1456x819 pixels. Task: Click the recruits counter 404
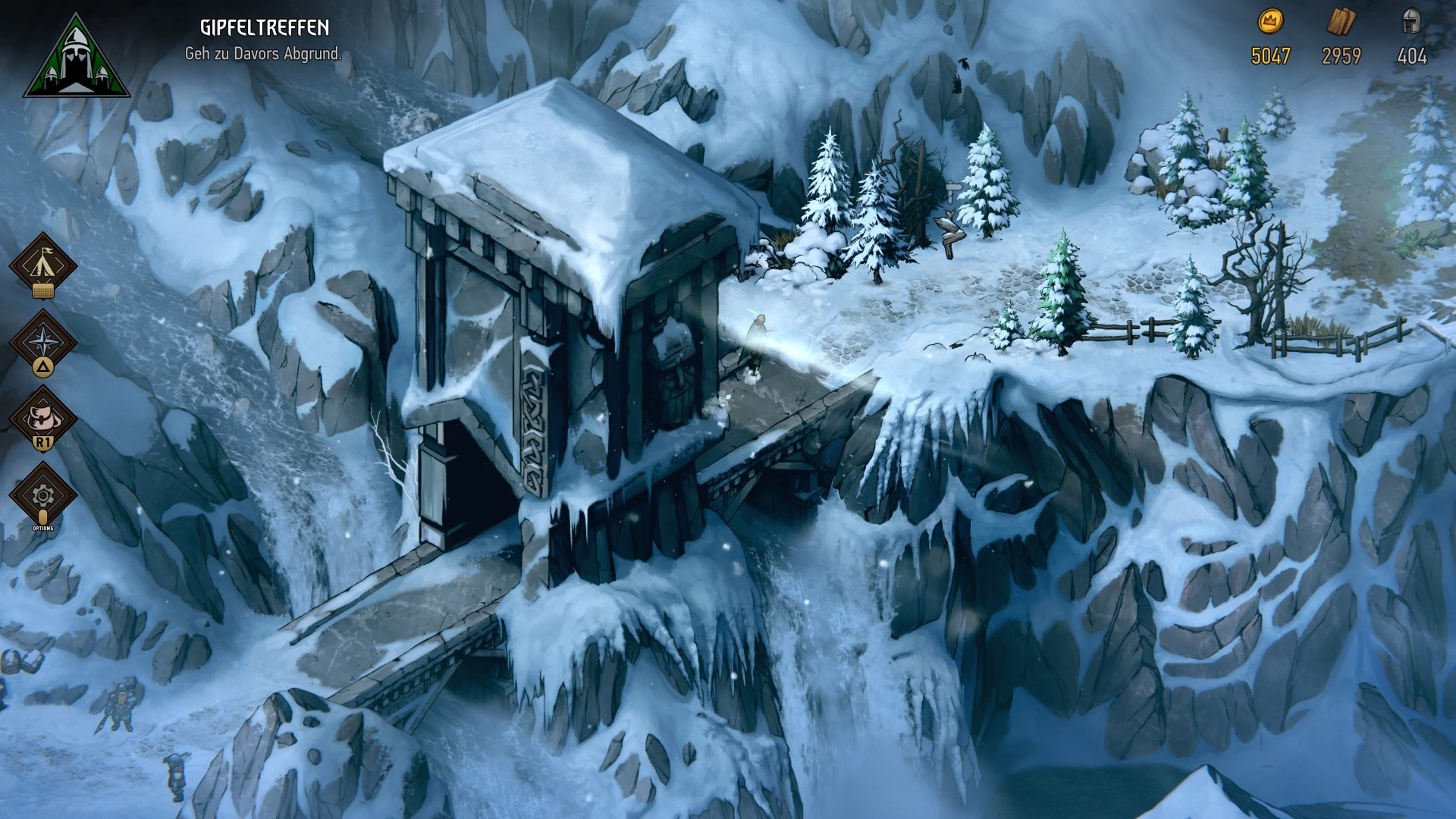[x=1412, y=55]
